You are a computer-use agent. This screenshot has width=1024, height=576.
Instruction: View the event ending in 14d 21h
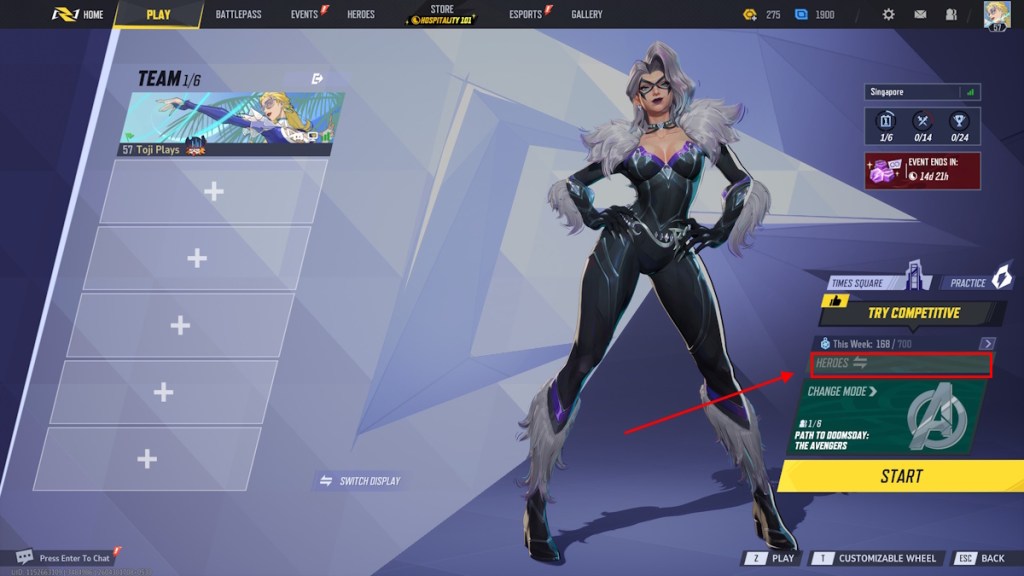[x=922, y=170]
